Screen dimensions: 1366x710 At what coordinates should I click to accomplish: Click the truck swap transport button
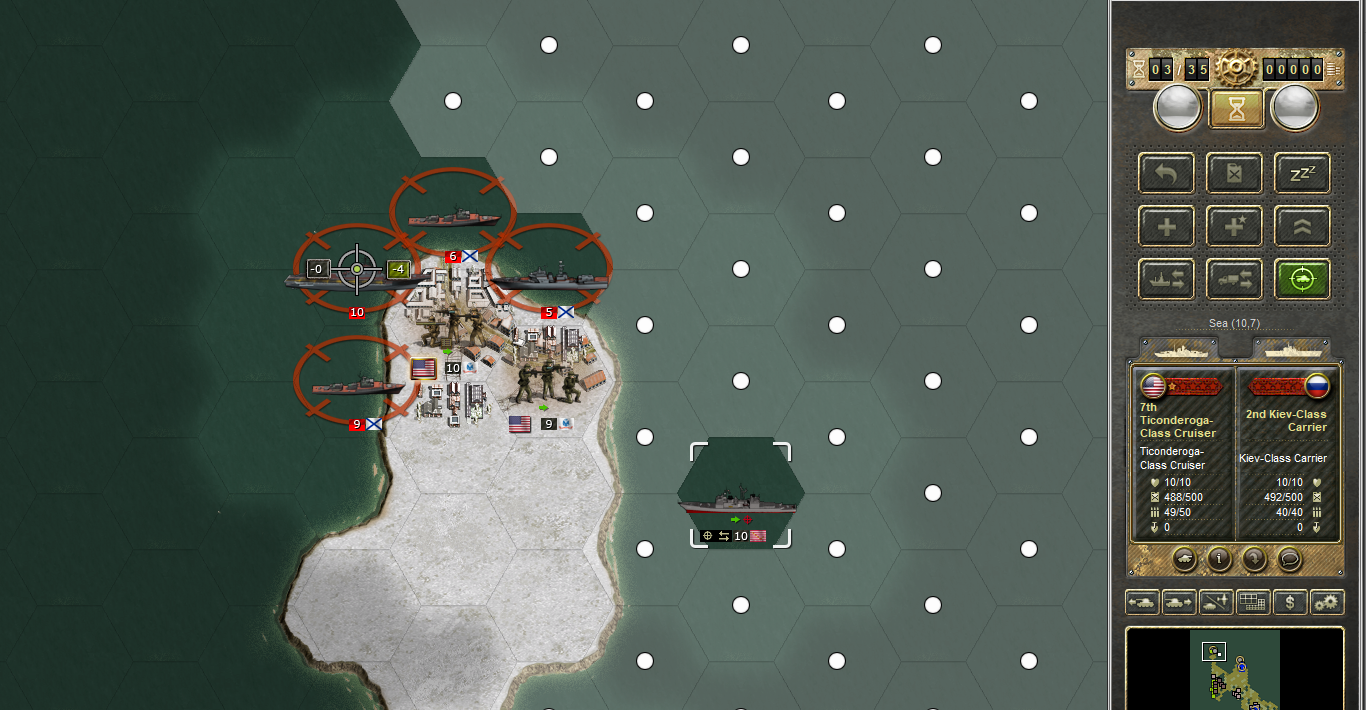[1234, 280]
